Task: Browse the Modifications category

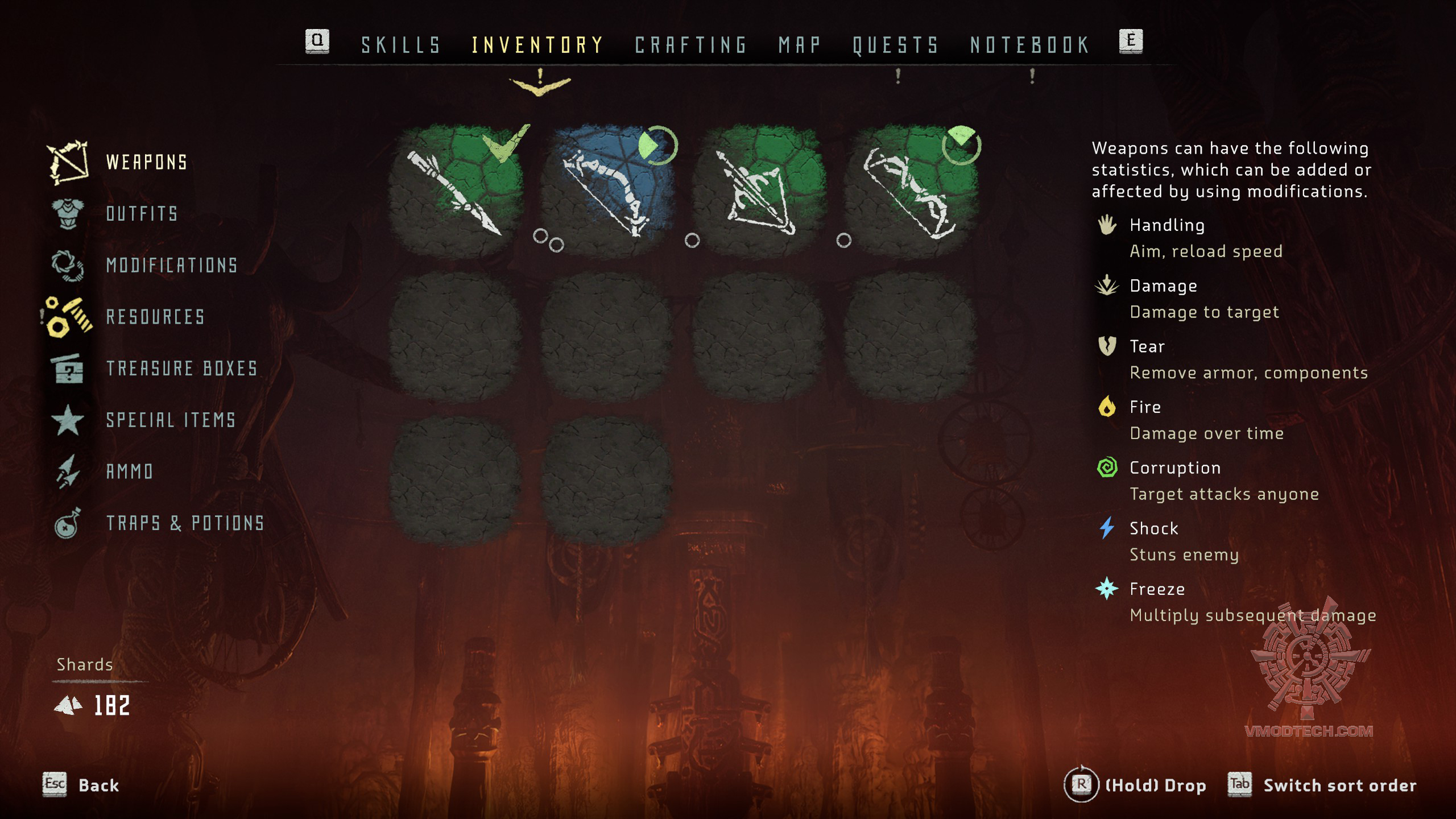Action: pos(172,266)
